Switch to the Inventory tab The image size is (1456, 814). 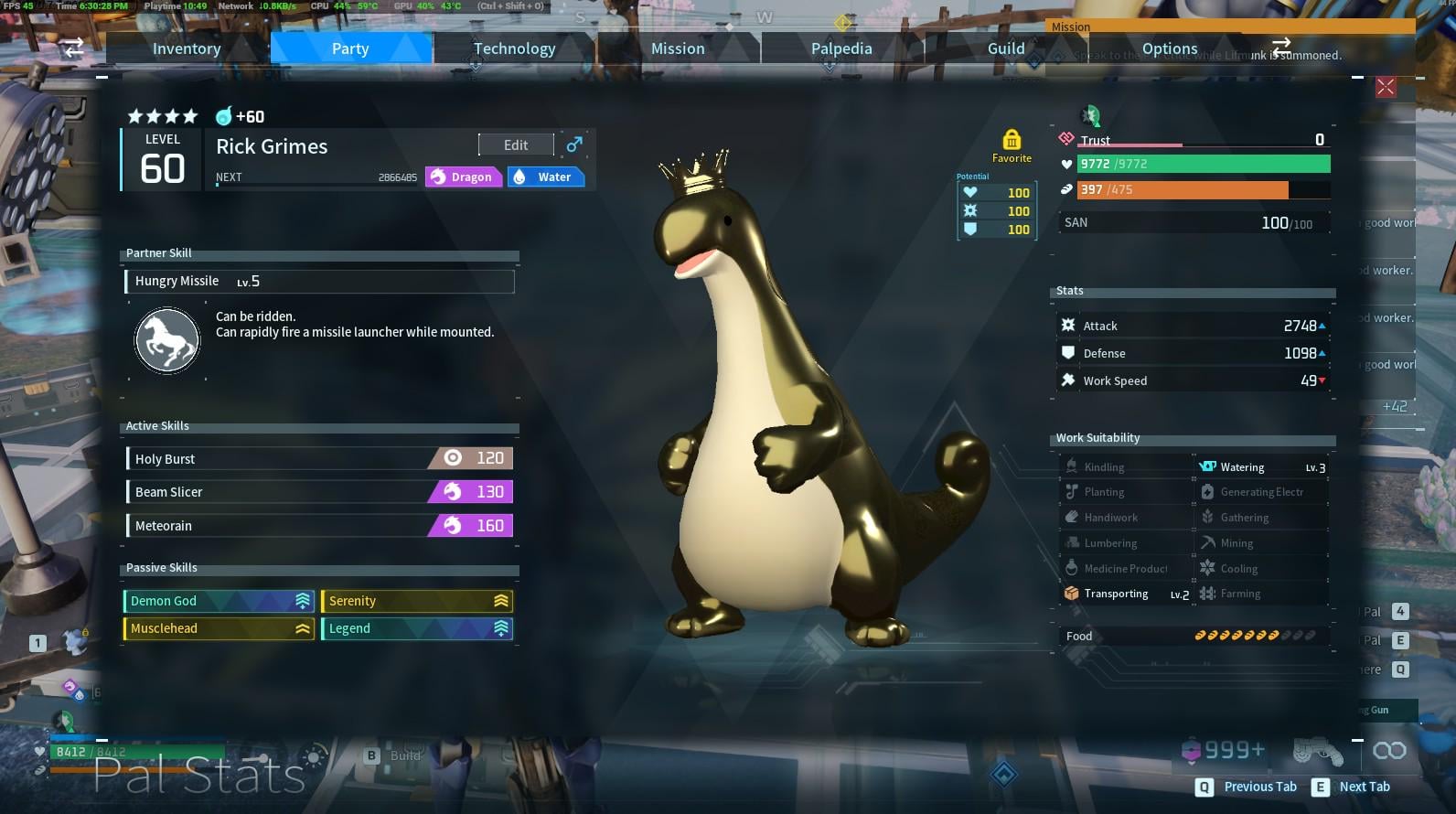(187, 48)
